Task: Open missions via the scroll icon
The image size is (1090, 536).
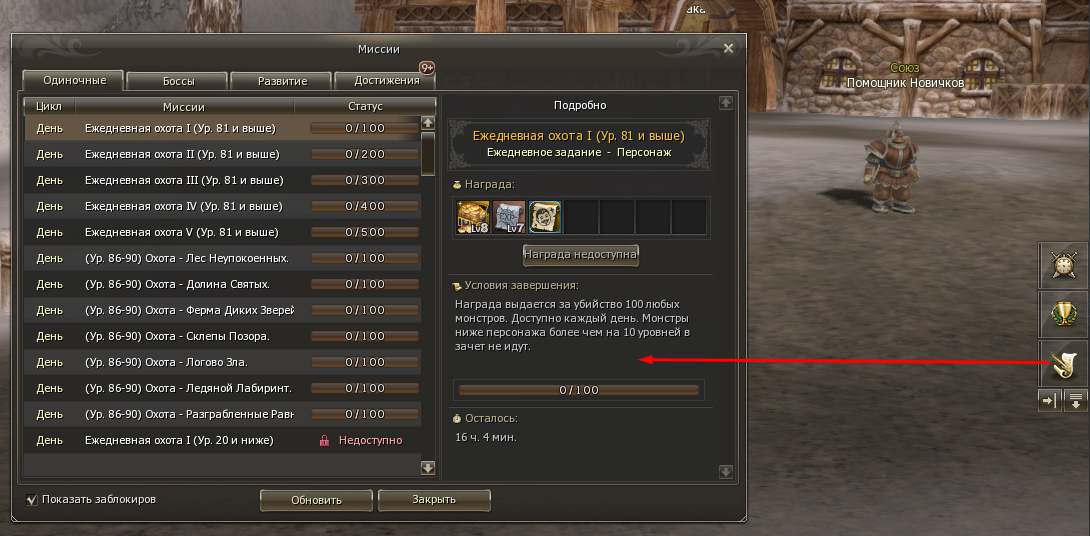Action: pos(1062,364)
